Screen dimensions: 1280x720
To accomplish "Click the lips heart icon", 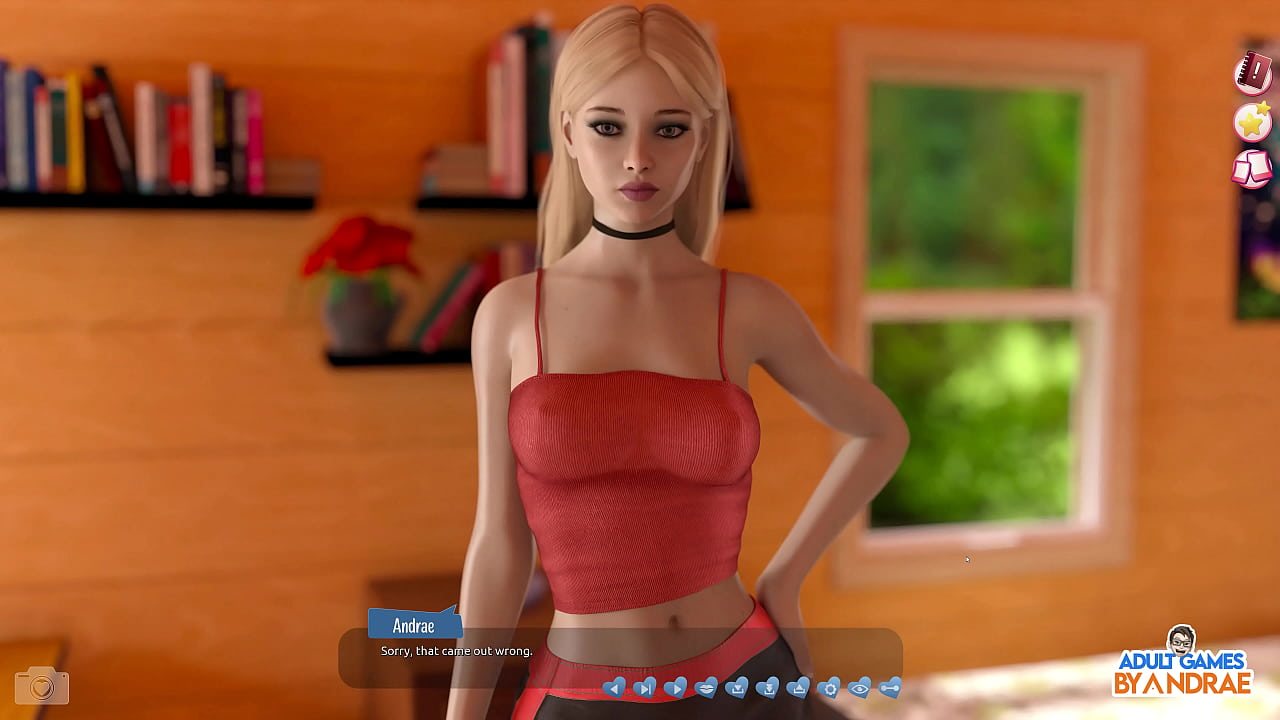I will 707,687.
